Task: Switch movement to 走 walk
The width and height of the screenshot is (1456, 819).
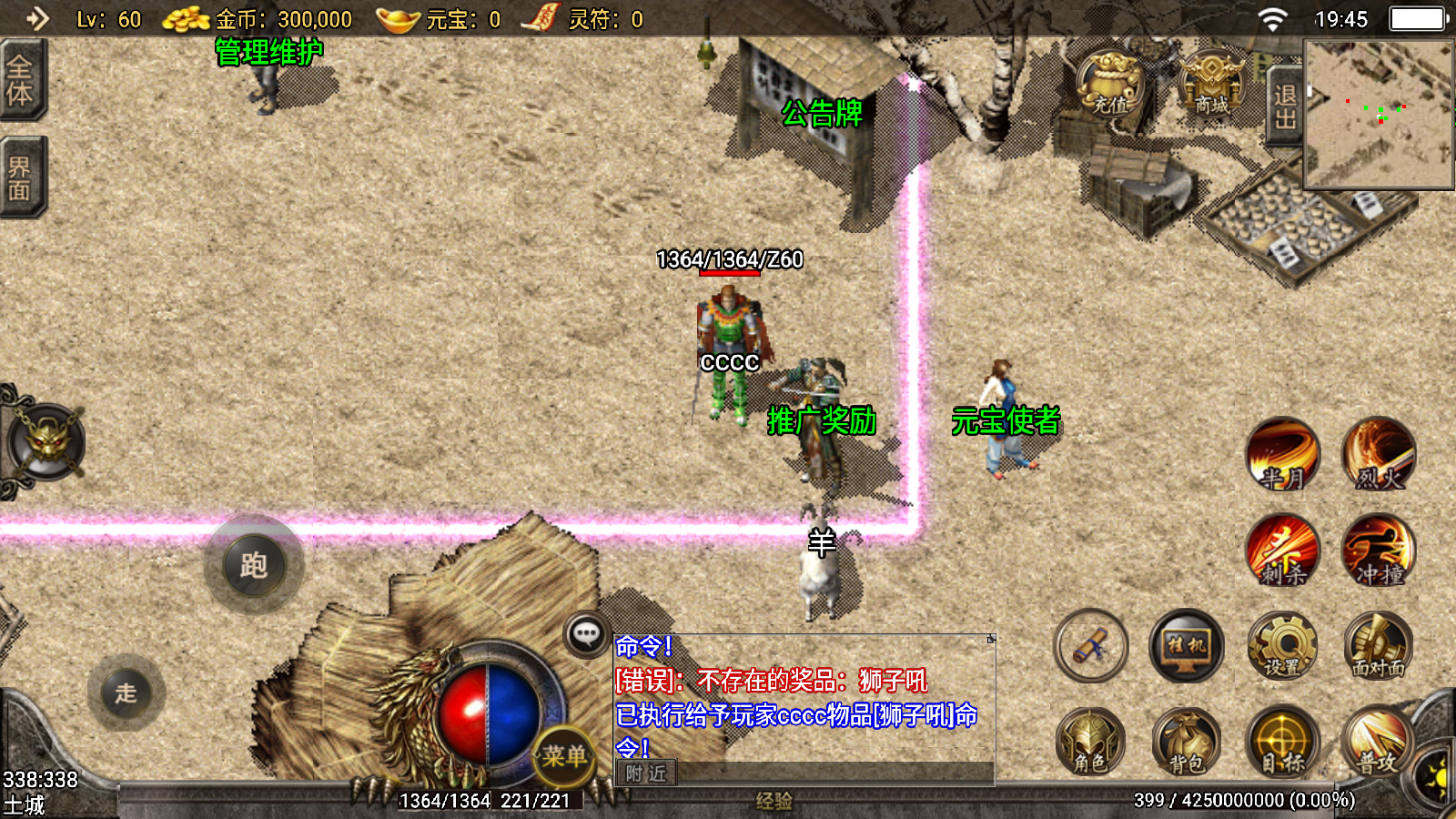Action: pyautogui.click(x=126, y=693)
